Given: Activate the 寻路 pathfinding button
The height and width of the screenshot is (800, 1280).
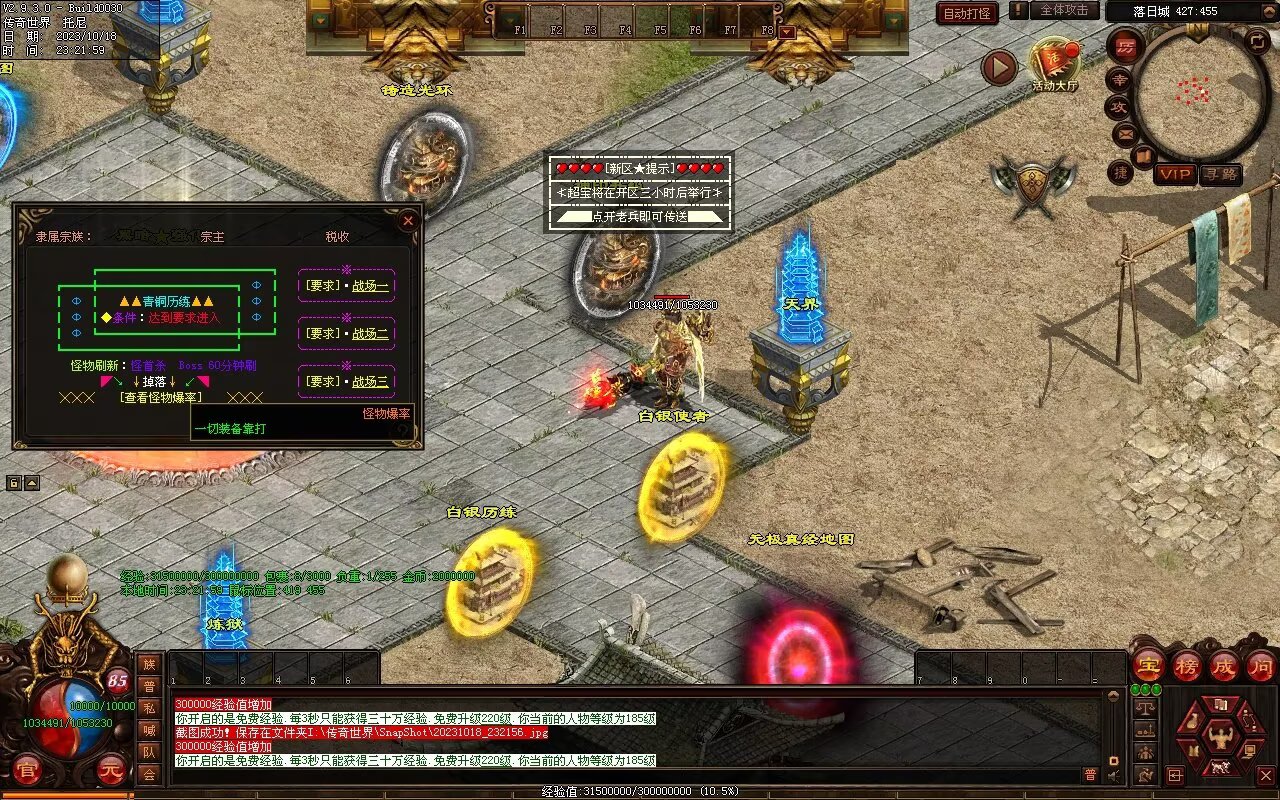Looking at the screenshot, I should click(x=1221, y=174).
